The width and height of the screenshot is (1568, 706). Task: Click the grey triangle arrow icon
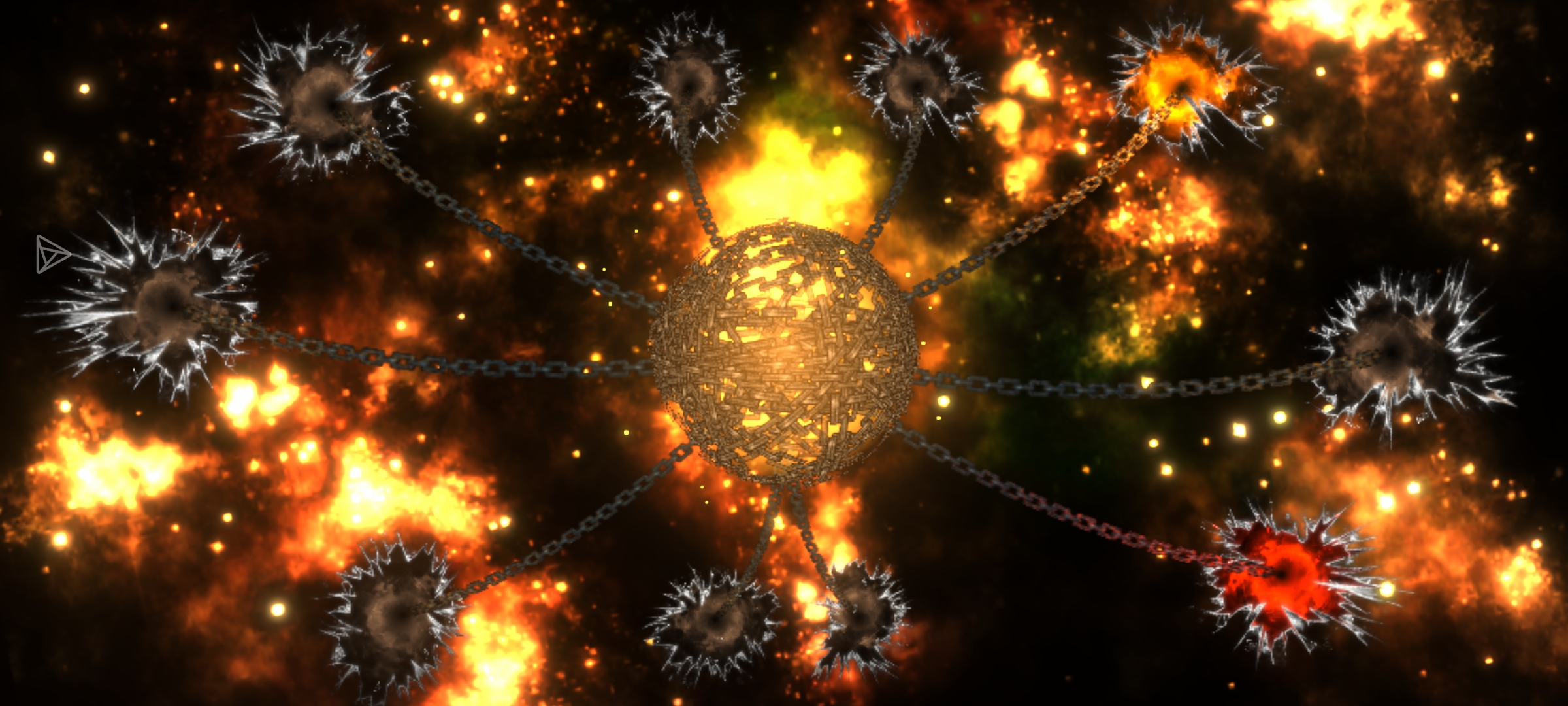tap(51, 254)
